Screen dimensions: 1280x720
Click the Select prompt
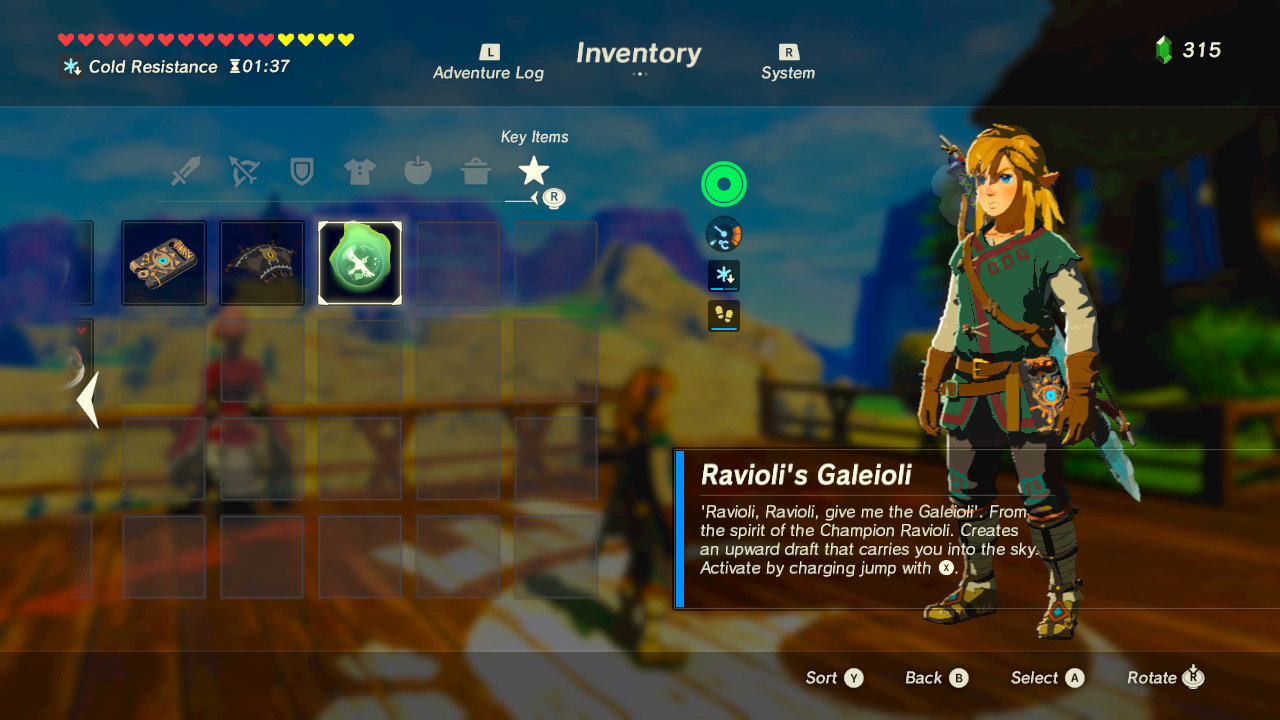click(x=1046, y=678)
